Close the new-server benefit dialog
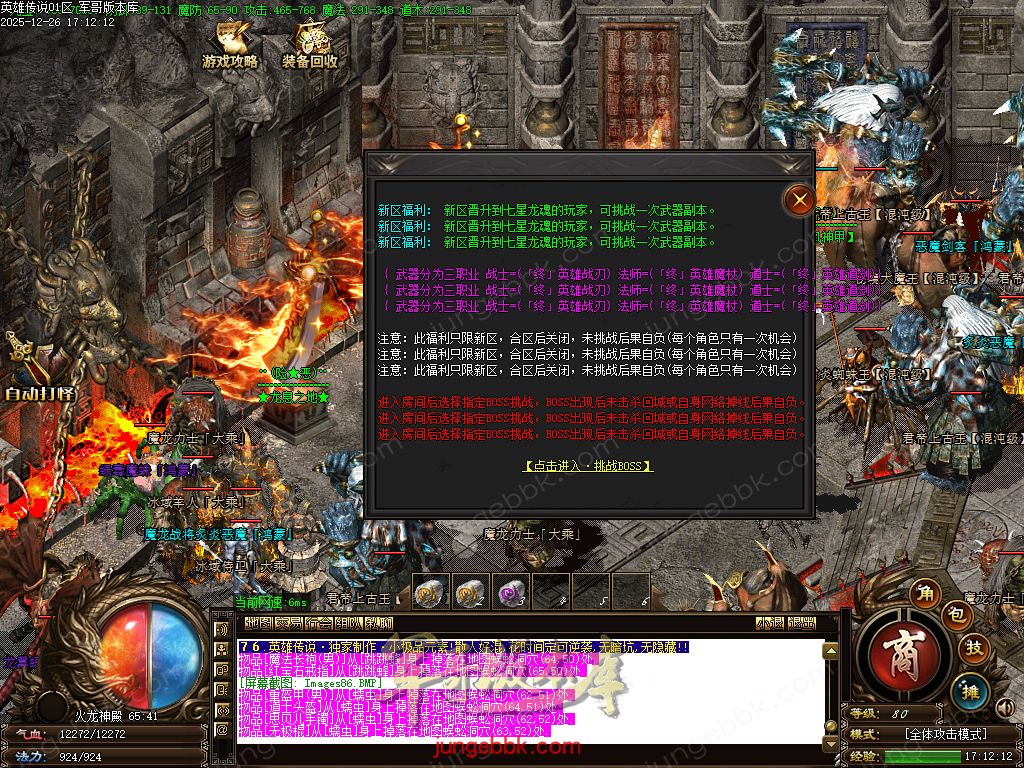Screen dimensions: 1024x768 pyautogui.click(x=799, y=200)
